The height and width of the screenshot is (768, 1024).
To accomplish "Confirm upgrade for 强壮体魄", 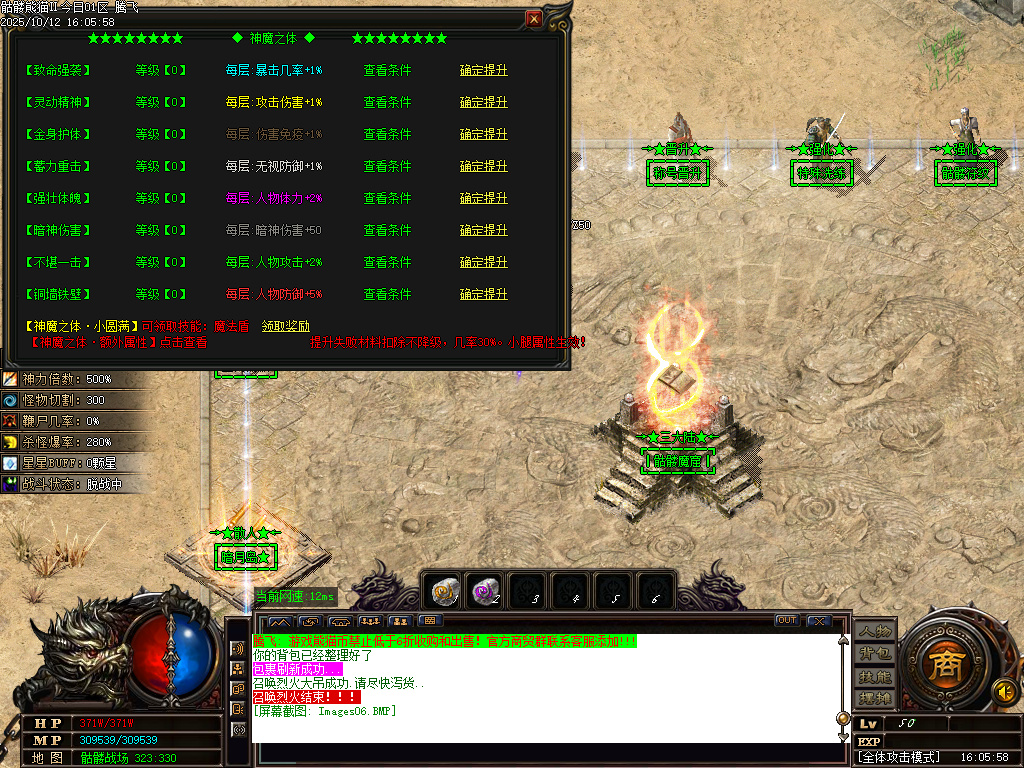I will tap(483, 198).
